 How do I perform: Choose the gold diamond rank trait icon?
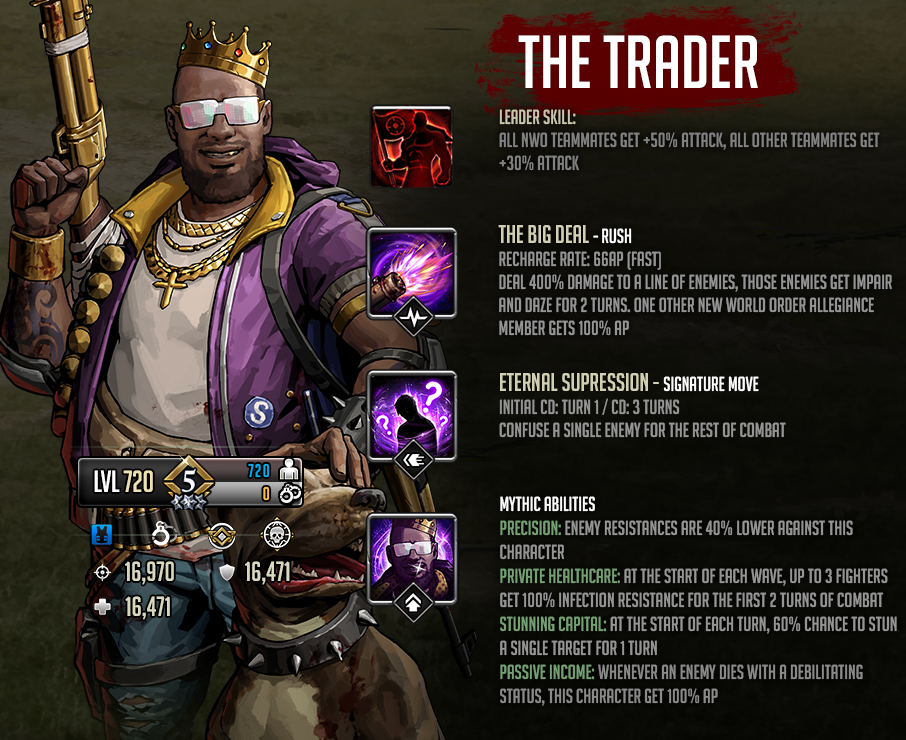click(x=221, y=535)
